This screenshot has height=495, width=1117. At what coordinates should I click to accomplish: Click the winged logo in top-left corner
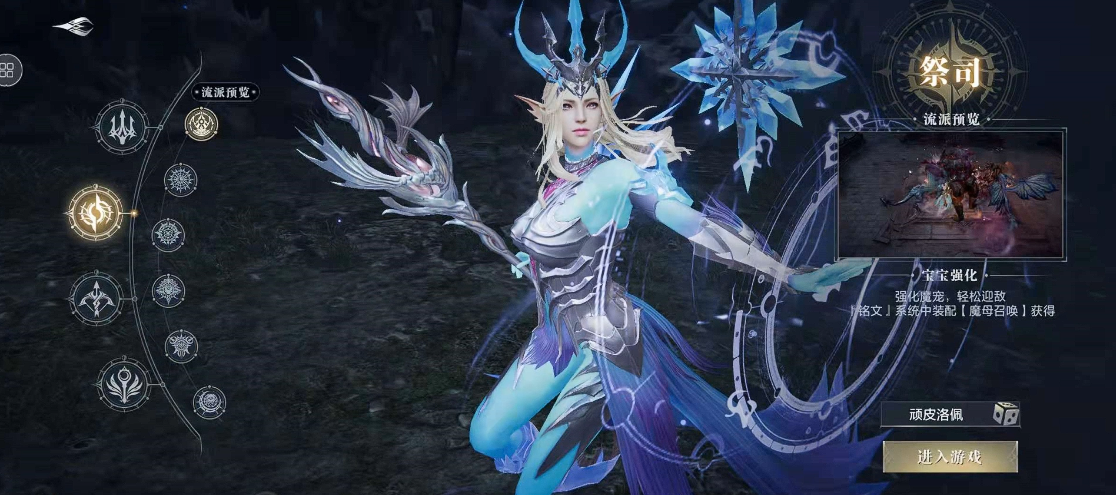tap(73, 27)
